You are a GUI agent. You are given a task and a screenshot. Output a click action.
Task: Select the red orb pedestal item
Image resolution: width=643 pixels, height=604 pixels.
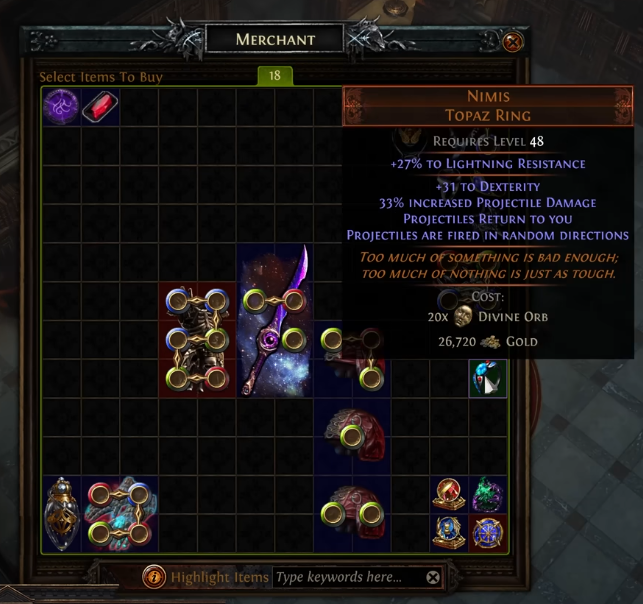[x=448, y=494]
